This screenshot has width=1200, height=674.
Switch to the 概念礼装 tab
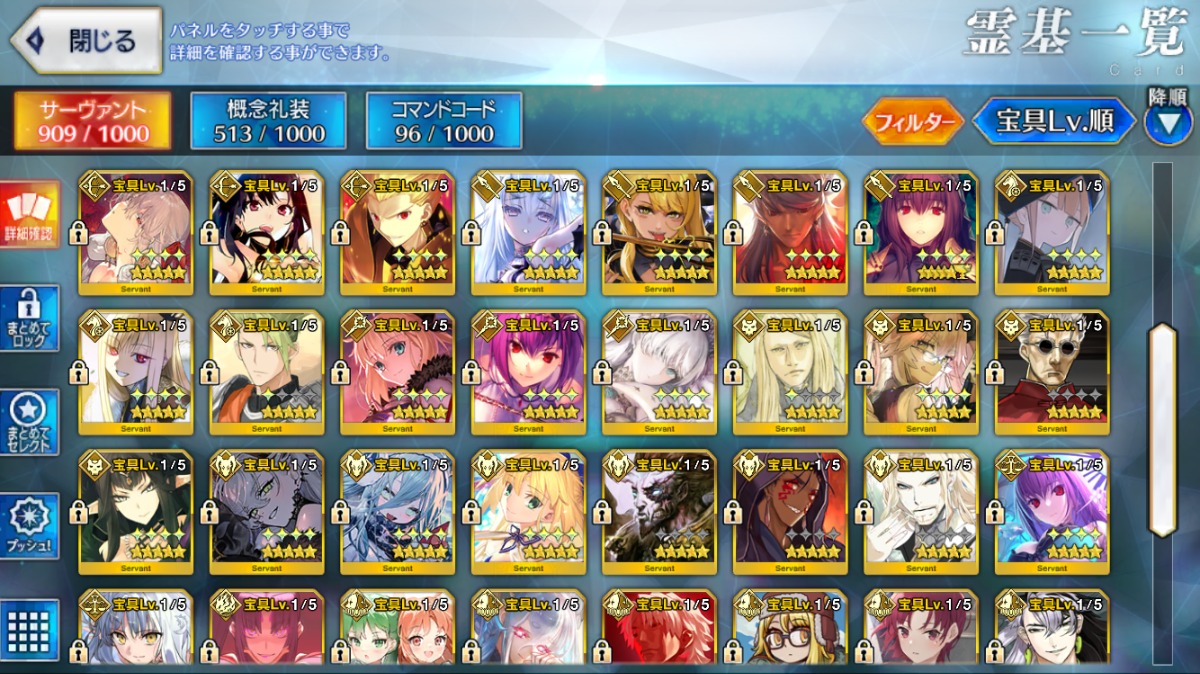pos(269,121)
